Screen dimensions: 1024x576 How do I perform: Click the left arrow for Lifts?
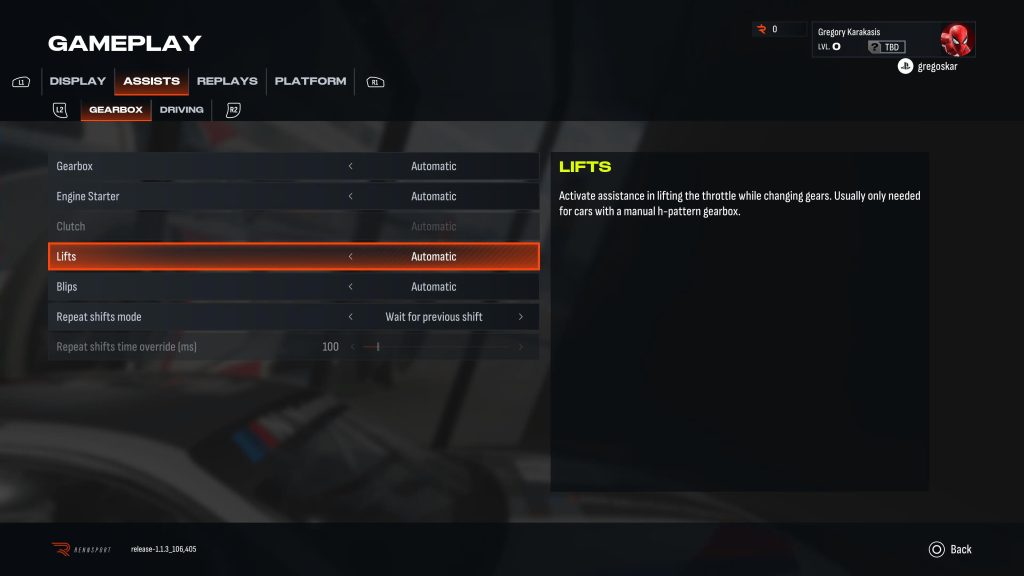tap(350, 257)
